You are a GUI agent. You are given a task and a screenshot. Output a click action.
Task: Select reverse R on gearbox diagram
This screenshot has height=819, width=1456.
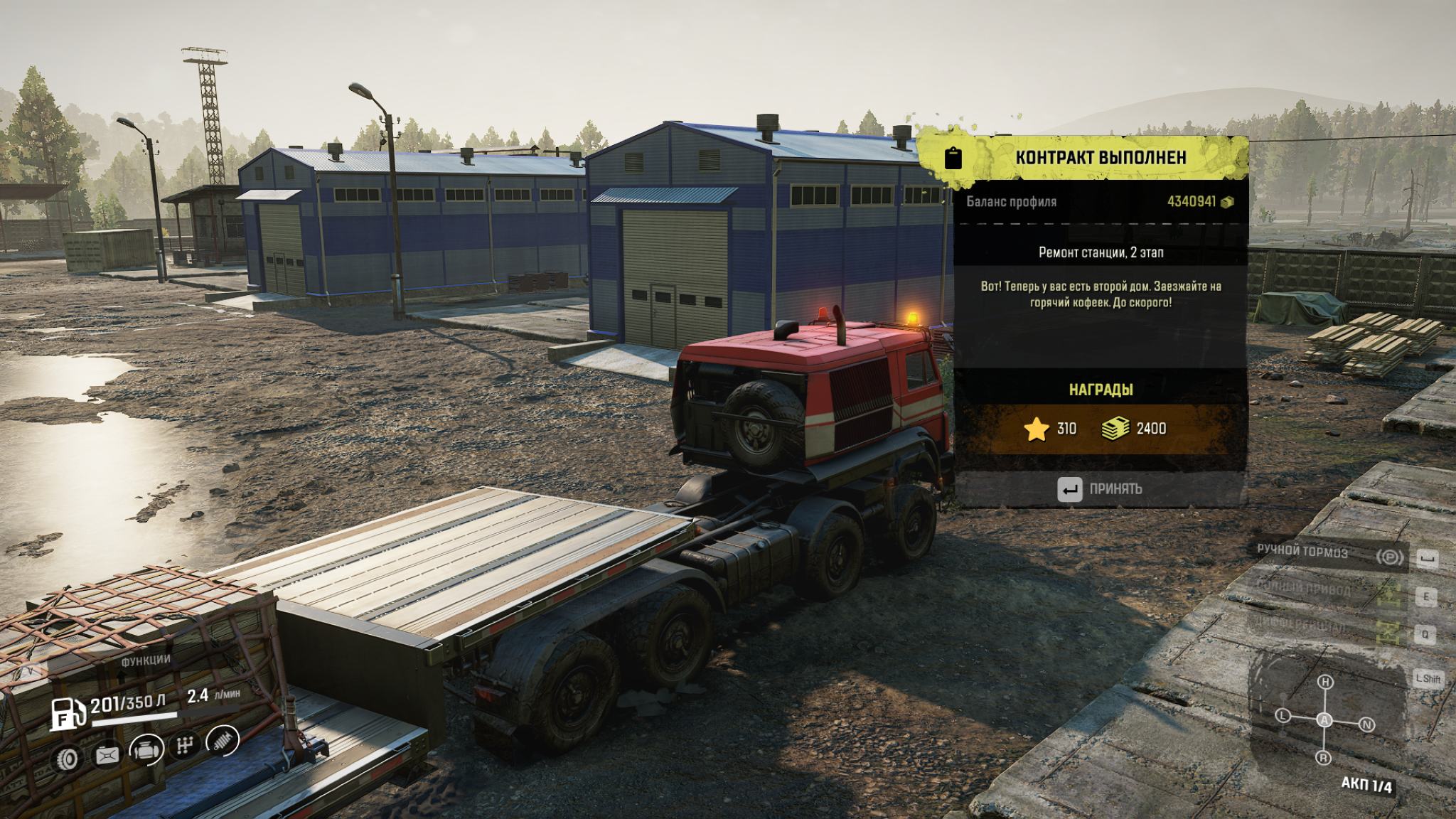1323,758
